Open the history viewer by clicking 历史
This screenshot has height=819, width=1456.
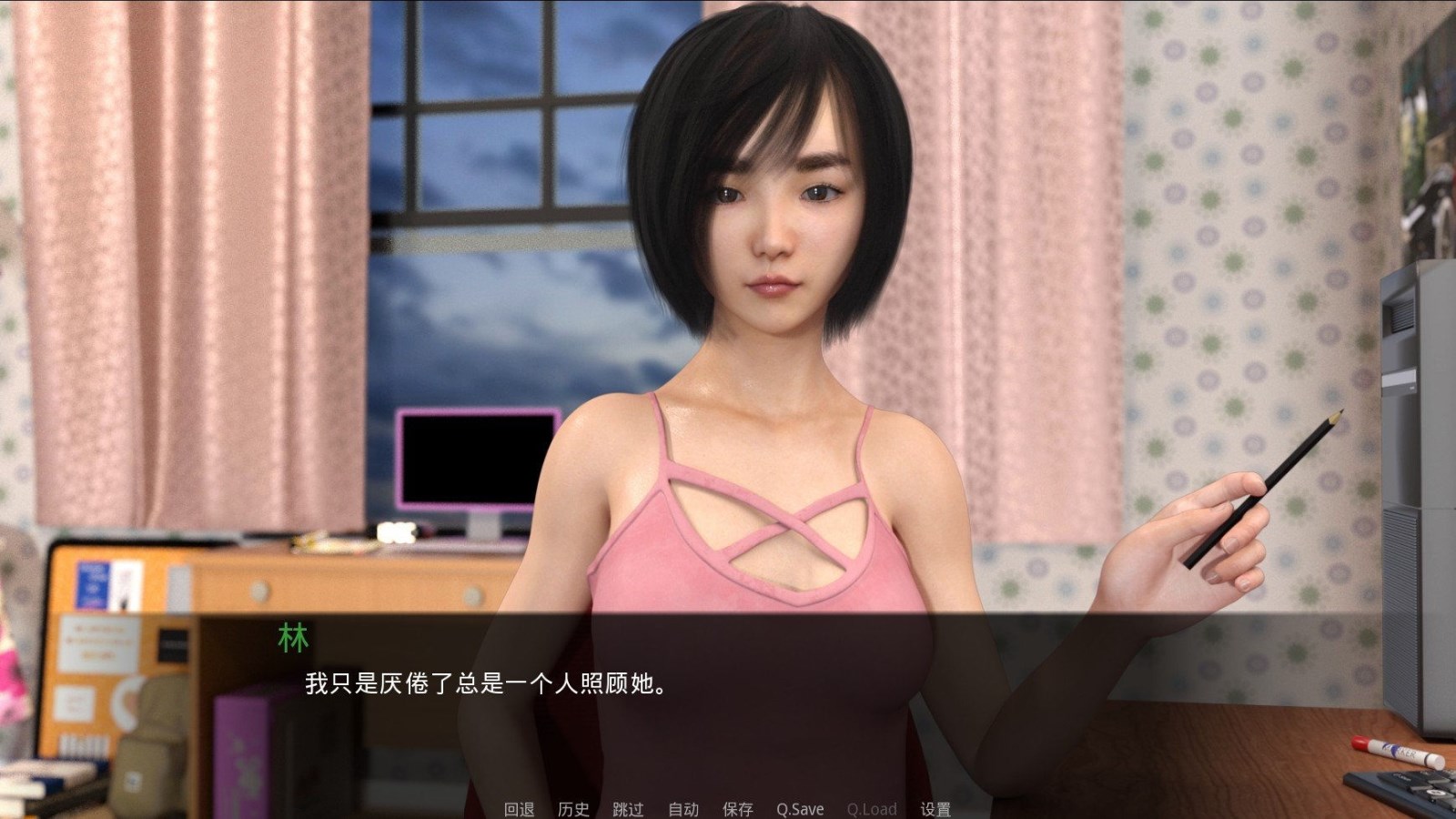point(574,808)
